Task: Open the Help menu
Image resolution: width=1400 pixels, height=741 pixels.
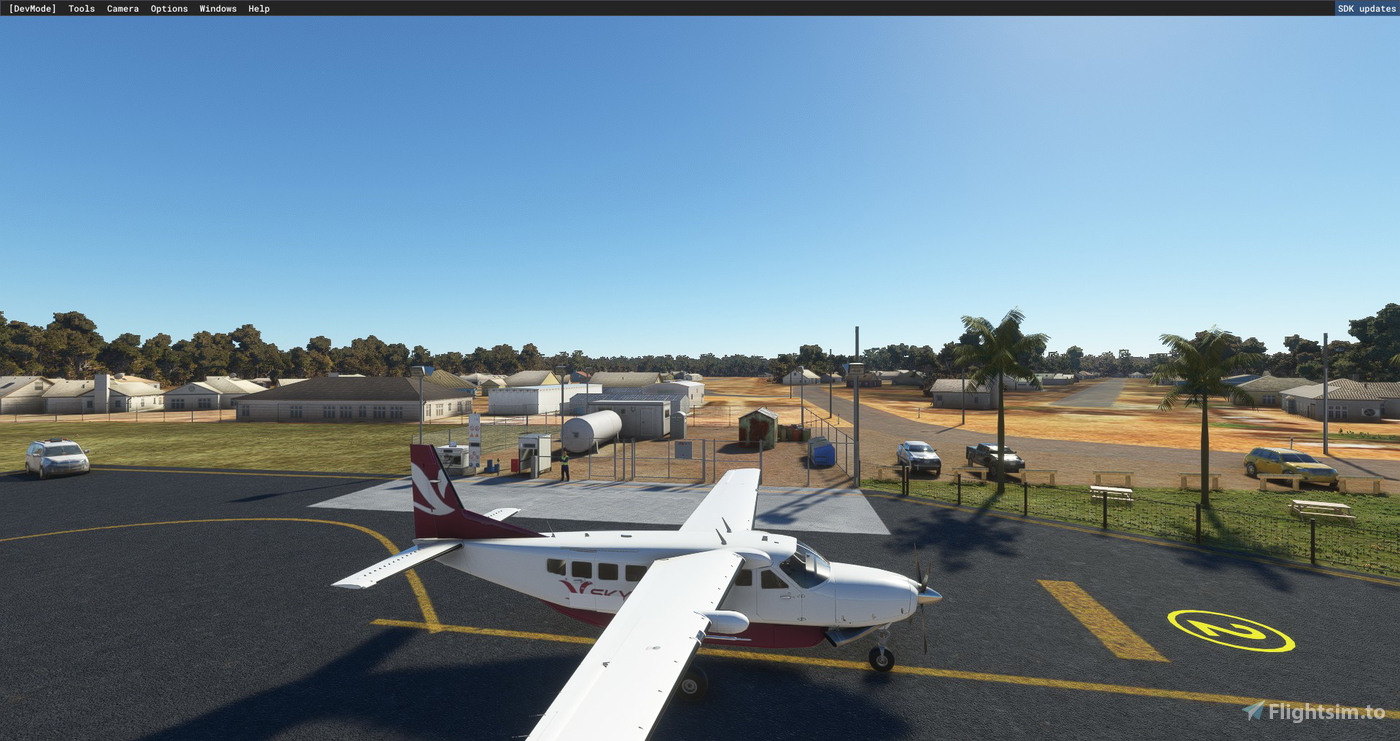Action: click(x=257, y=8)
